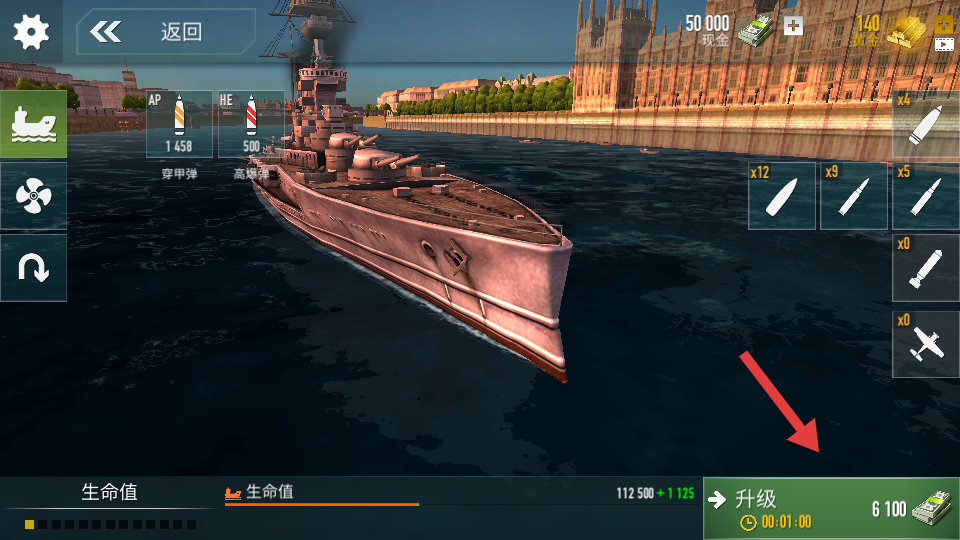Open the U-turn arrow maneuver tab
The width and height of the screenshot is (960, 540).
click(x=33, y=267)
